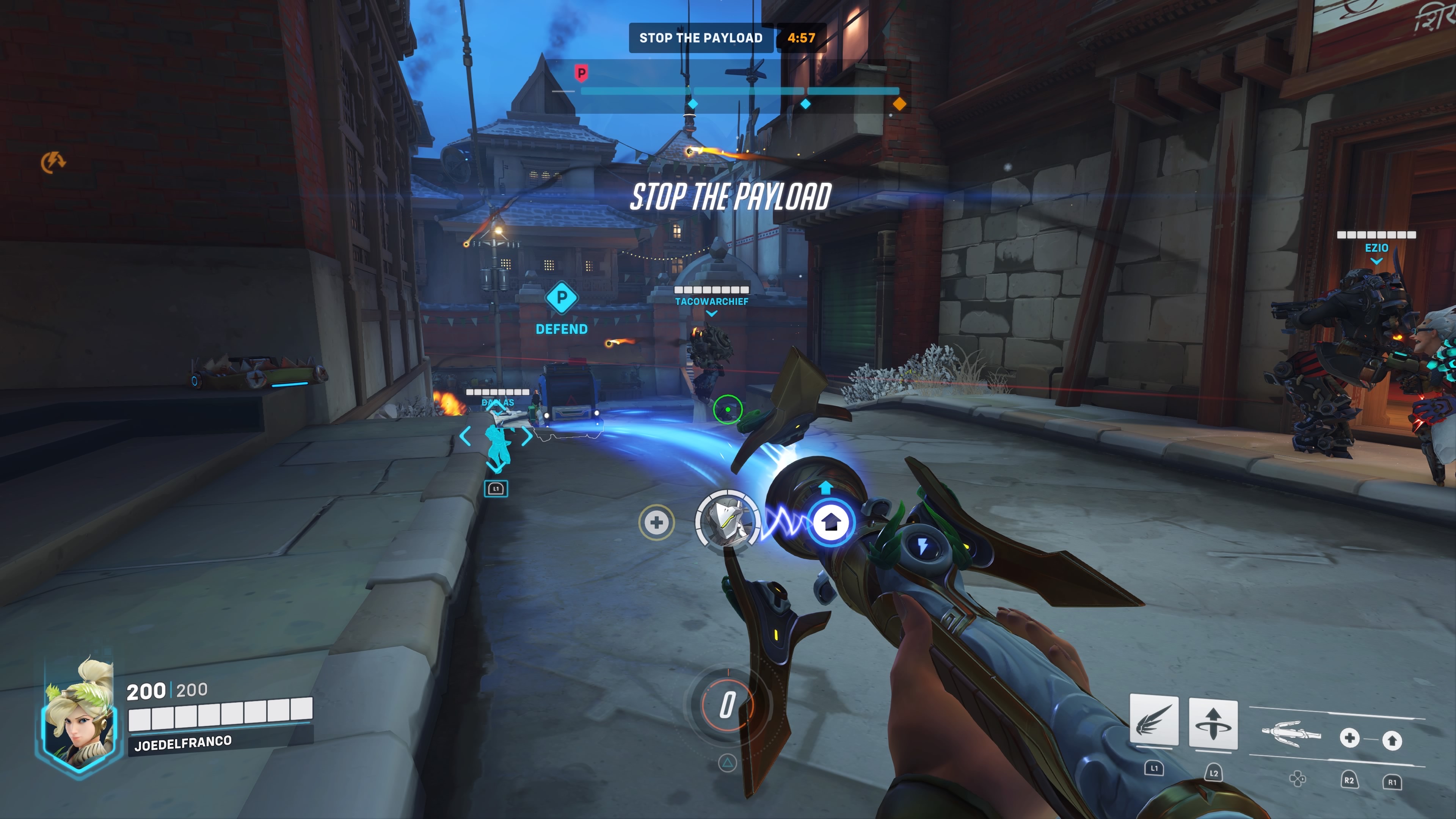Click the orange final checkpoint diamond
1456x819 pixels.
899,104
